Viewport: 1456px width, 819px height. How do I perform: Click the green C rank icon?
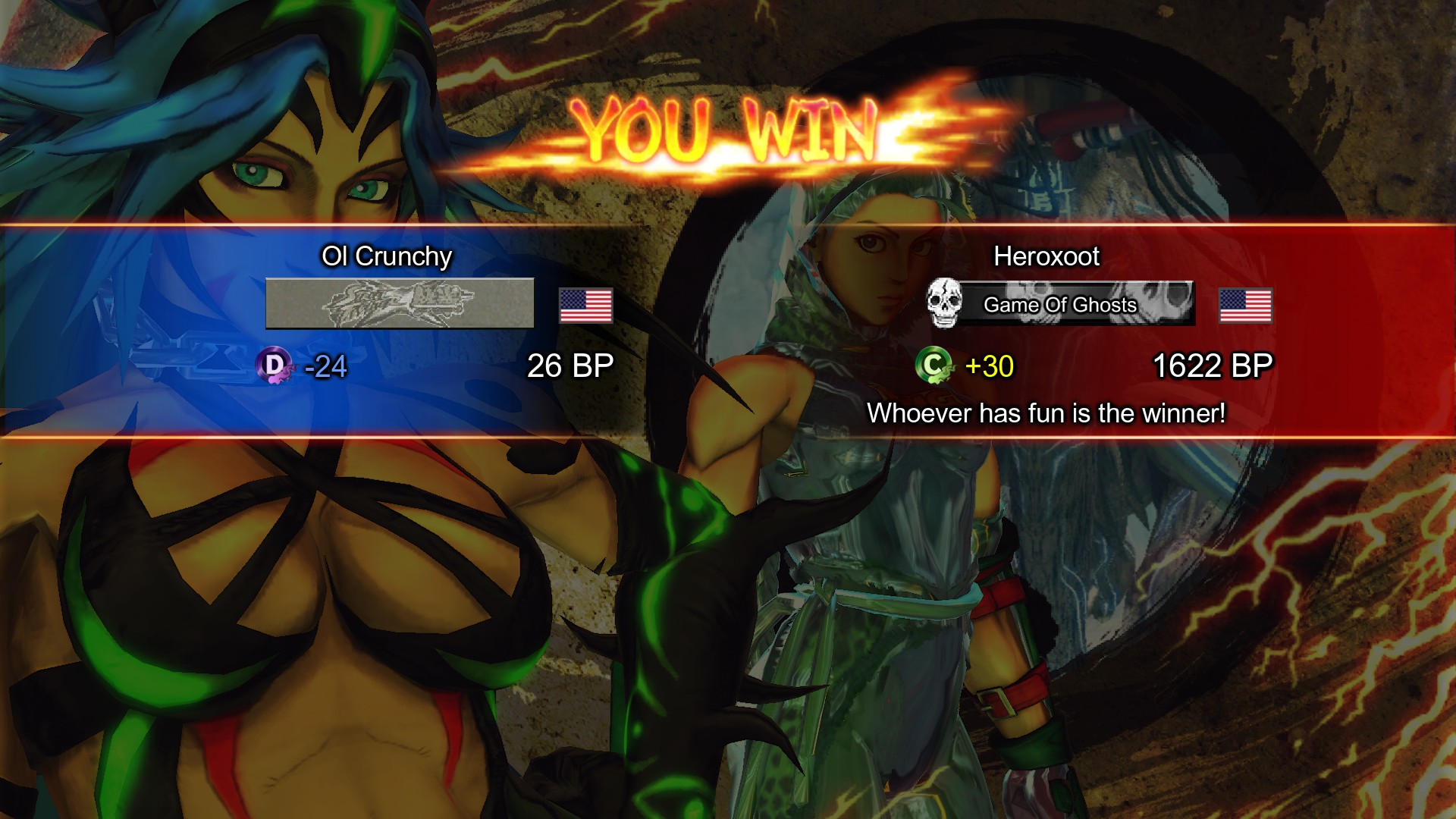coord(934,366)
